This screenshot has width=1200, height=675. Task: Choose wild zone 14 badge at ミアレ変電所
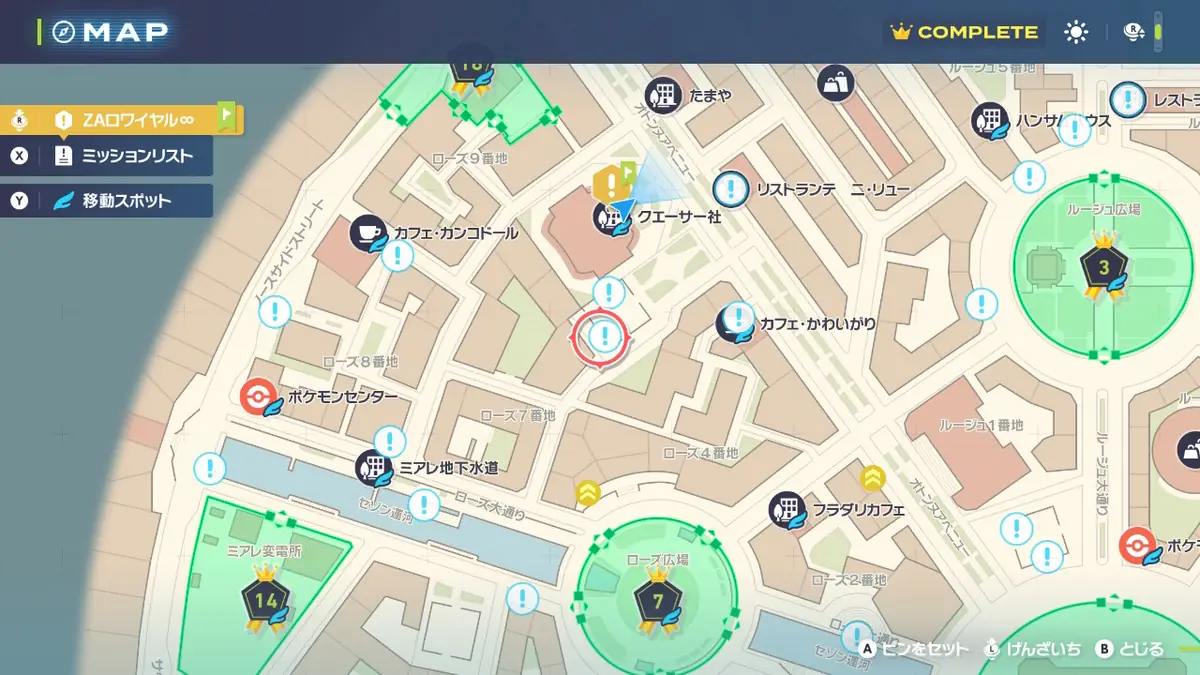point(265,600)
